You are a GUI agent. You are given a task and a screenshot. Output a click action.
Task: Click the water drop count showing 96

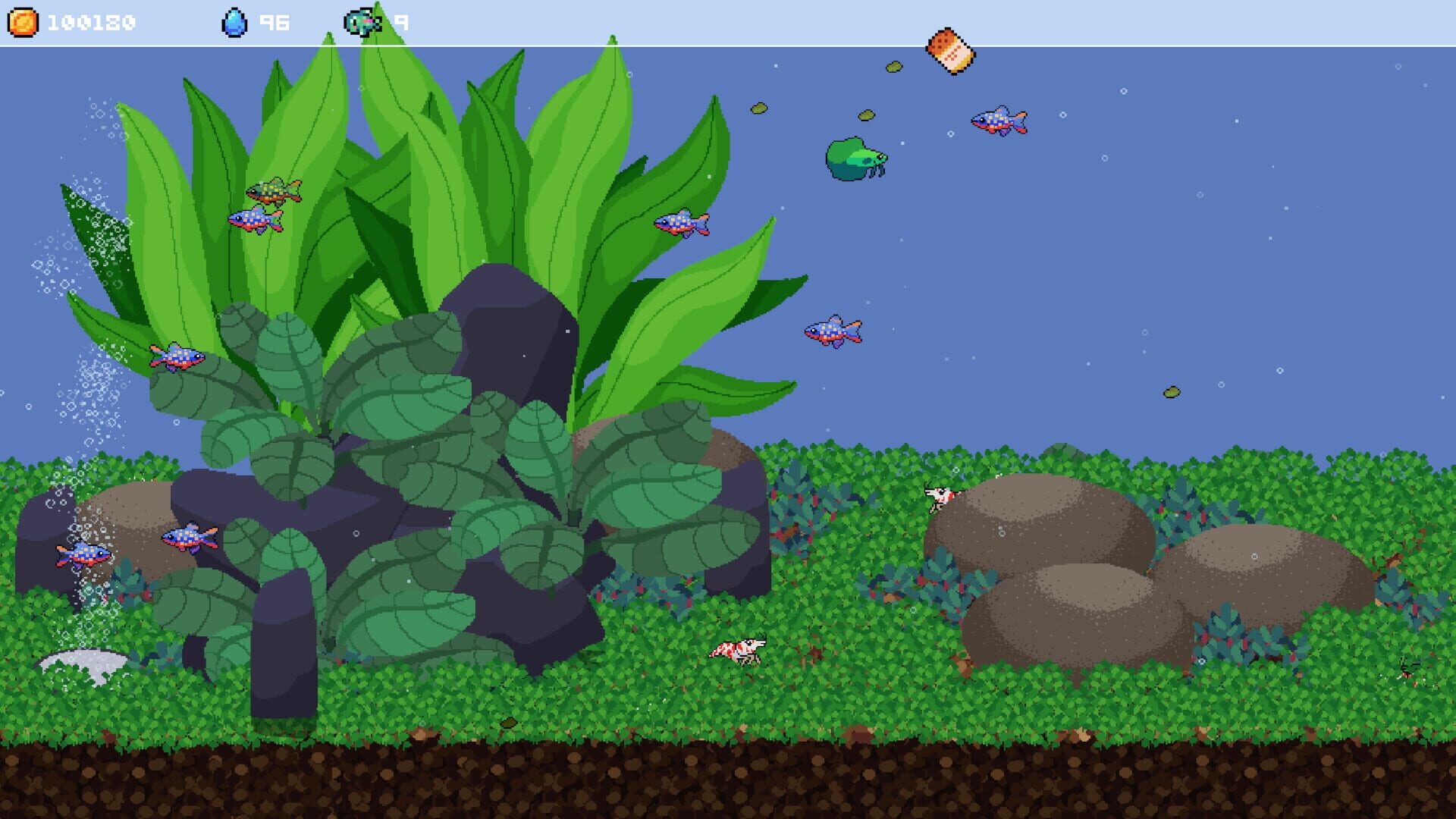(x=275, y=21)
